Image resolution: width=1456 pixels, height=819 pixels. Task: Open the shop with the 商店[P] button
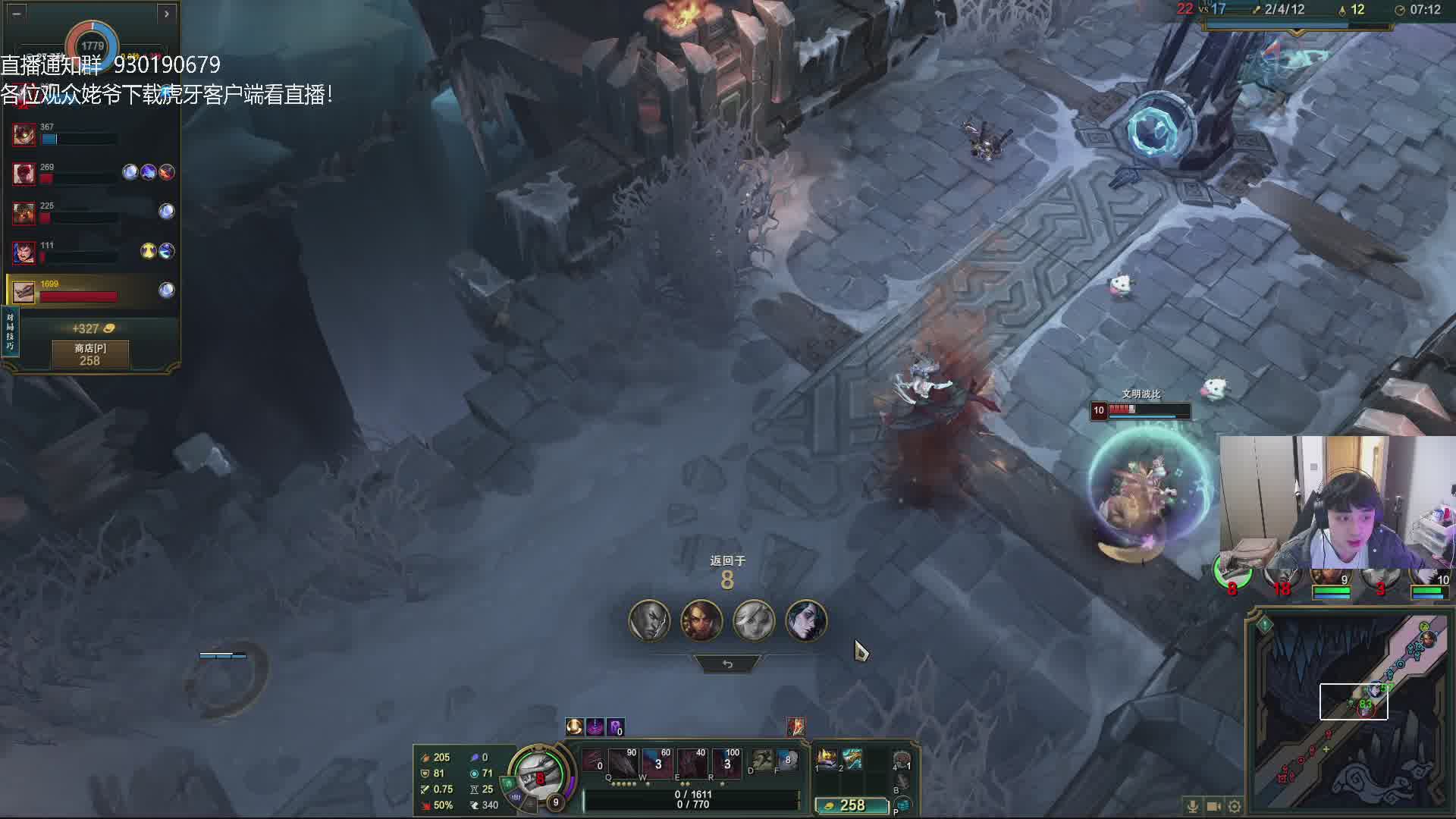tap(90, 354)
